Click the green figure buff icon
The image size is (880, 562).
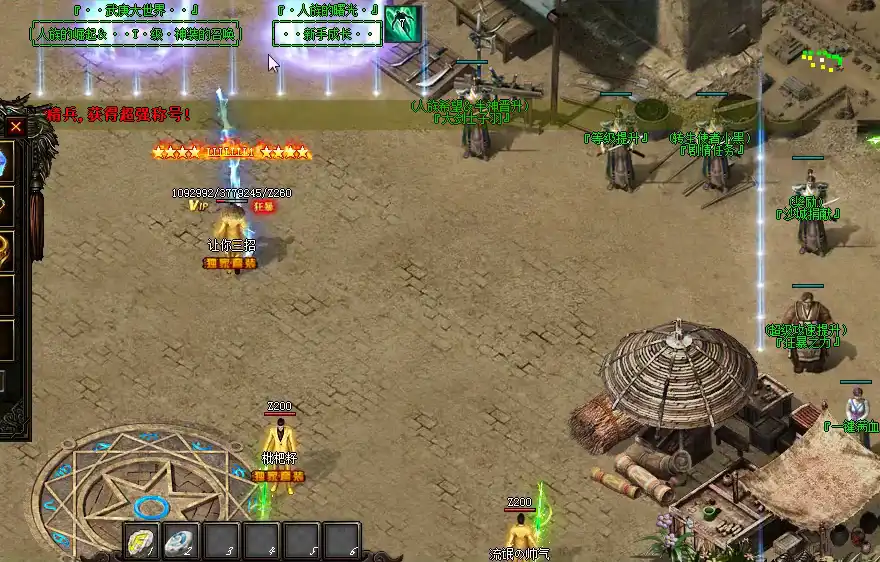tap(402, 22)
